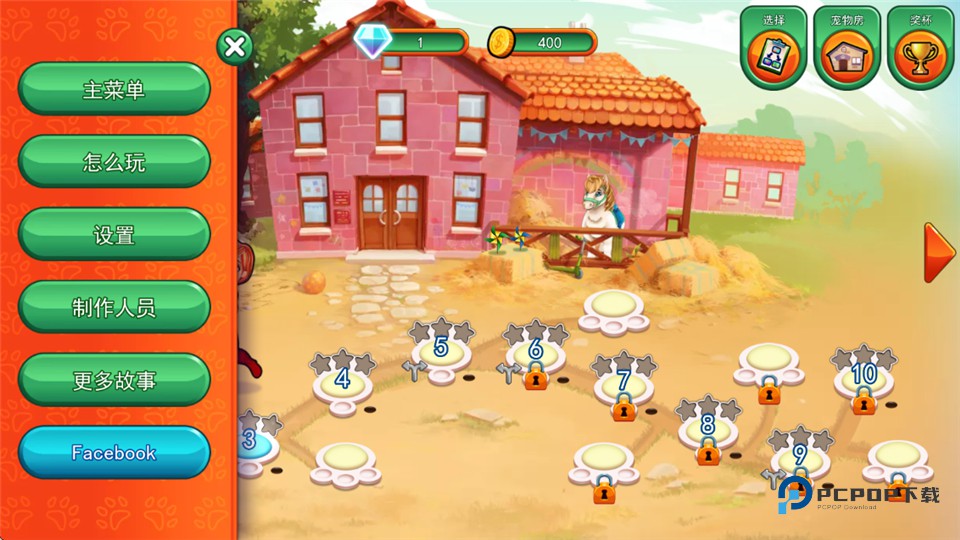The height and width of the screenshot is (540, 960).
Task: Open the 选择 selection button
Action: coord(774,48)
